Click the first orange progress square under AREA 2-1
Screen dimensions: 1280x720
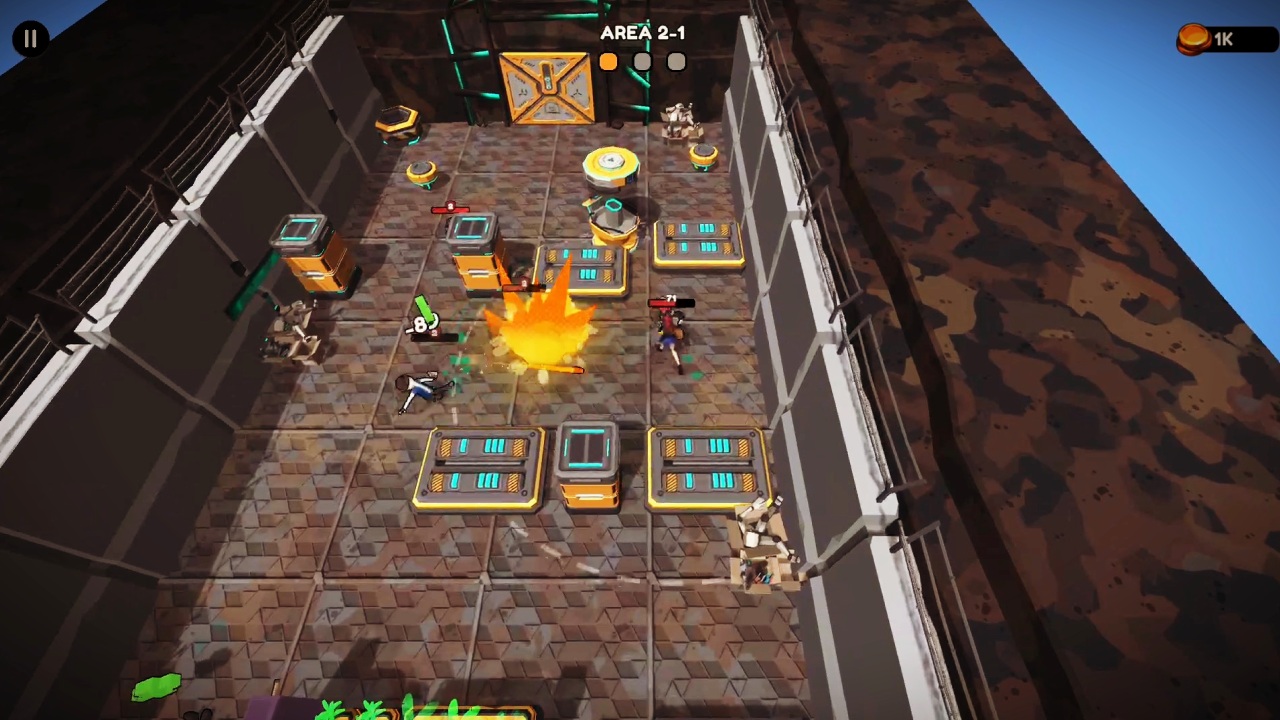coord(609,62)
